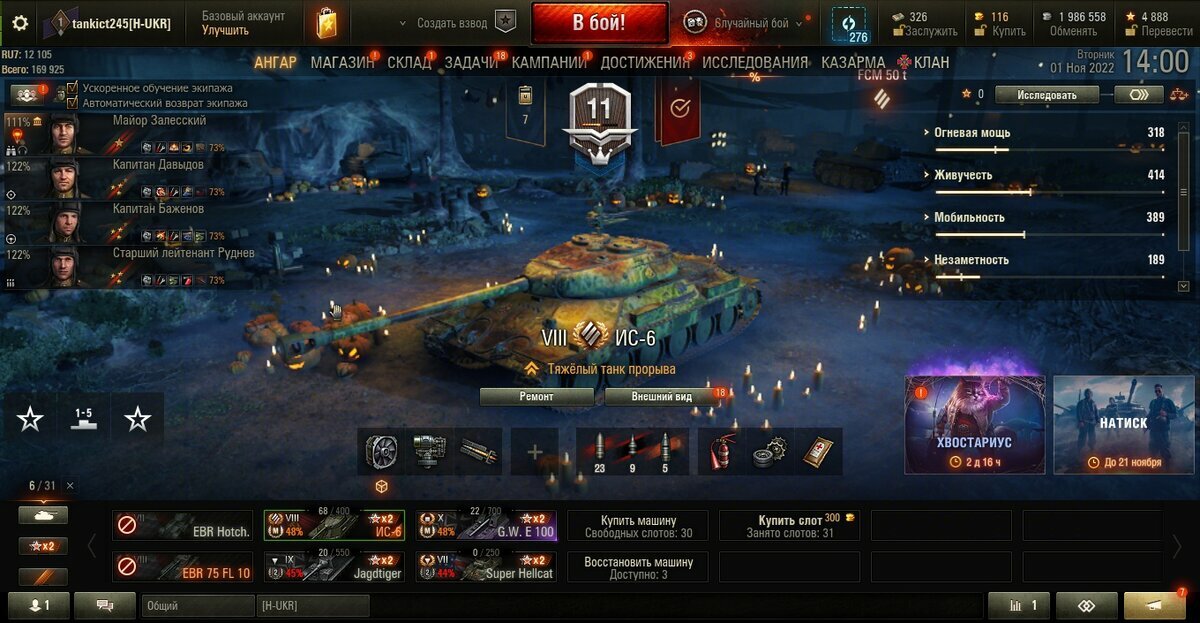Open the Достижения tab
Image resolution: width=1200 pixels, height=623 pixels.
645,62
